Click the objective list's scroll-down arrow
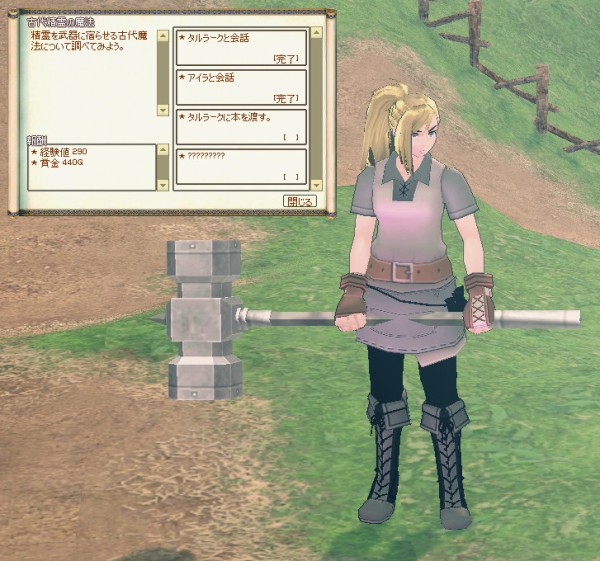600x561 pixels. (317, 185)
